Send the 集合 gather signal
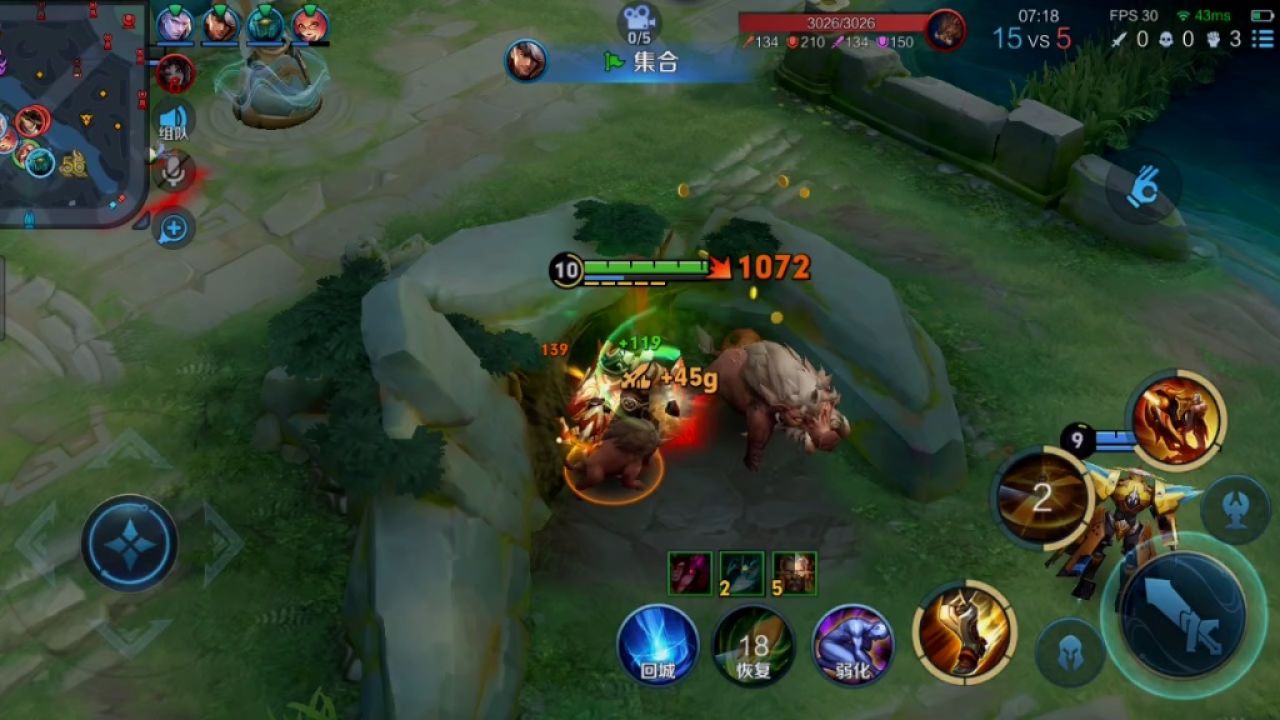Image resolution: width=1280 pixels, height=720 pixels. 642,62
